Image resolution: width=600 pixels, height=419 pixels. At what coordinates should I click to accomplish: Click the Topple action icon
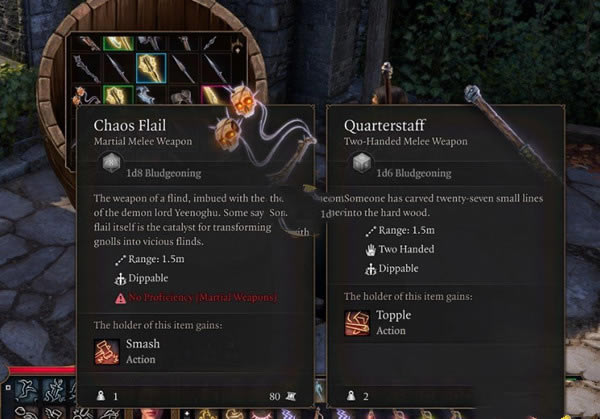[x=358, y=322]
